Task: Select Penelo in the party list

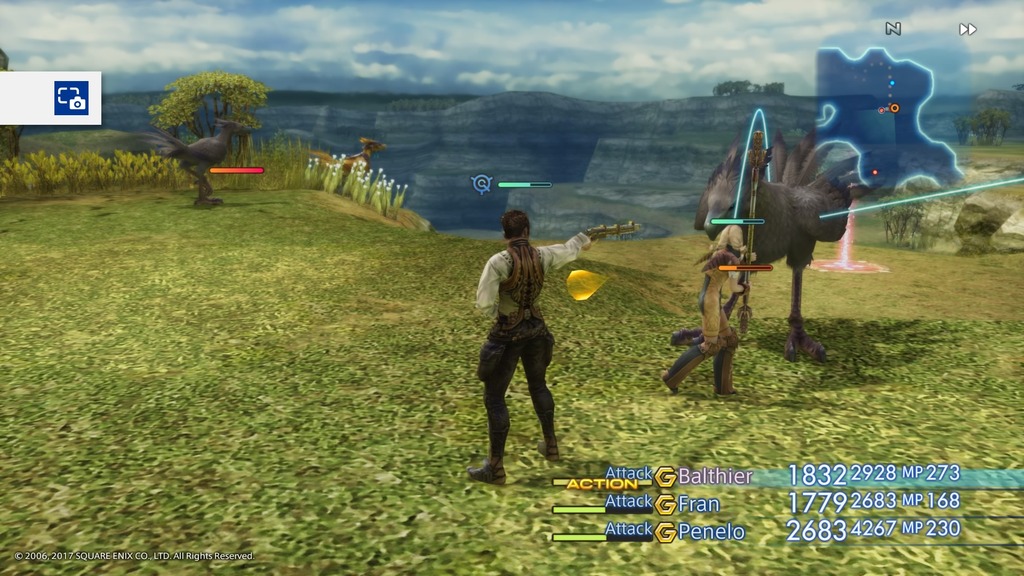Action: 711,532
